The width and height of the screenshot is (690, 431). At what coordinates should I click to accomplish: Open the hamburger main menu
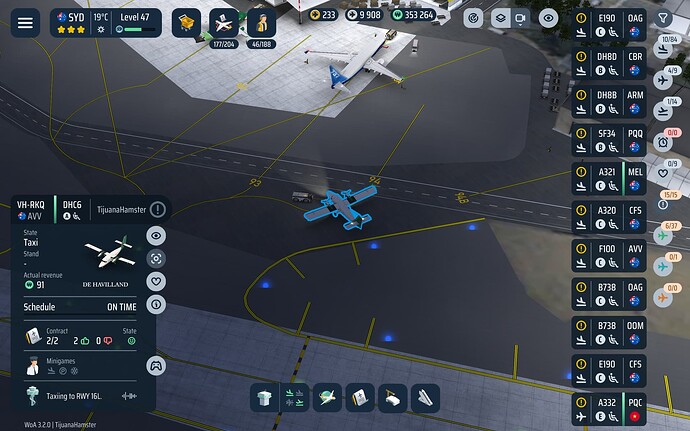(x=25, y=21)
